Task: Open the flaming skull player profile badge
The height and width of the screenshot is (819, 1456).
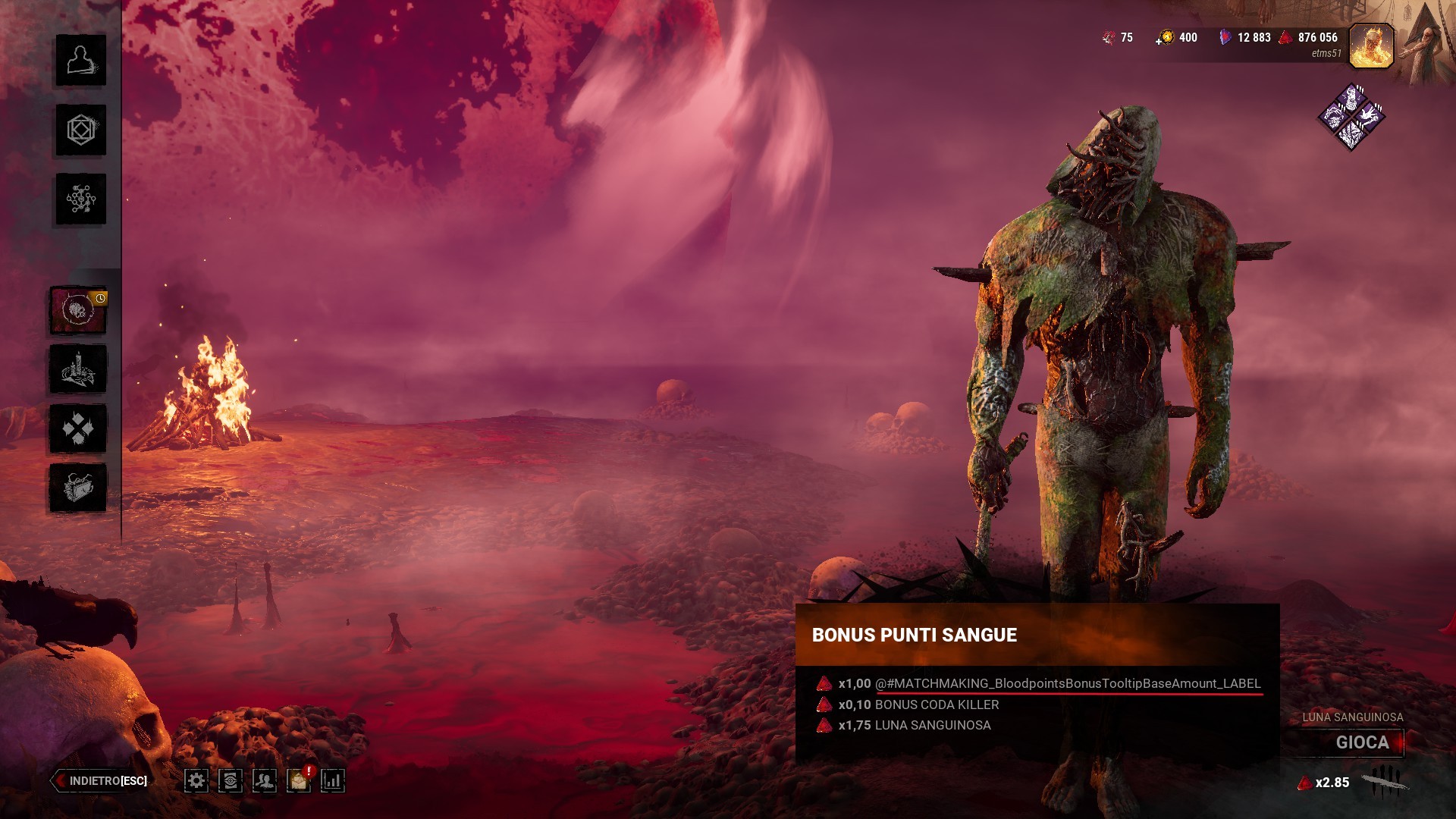Action: [1371, 45]
